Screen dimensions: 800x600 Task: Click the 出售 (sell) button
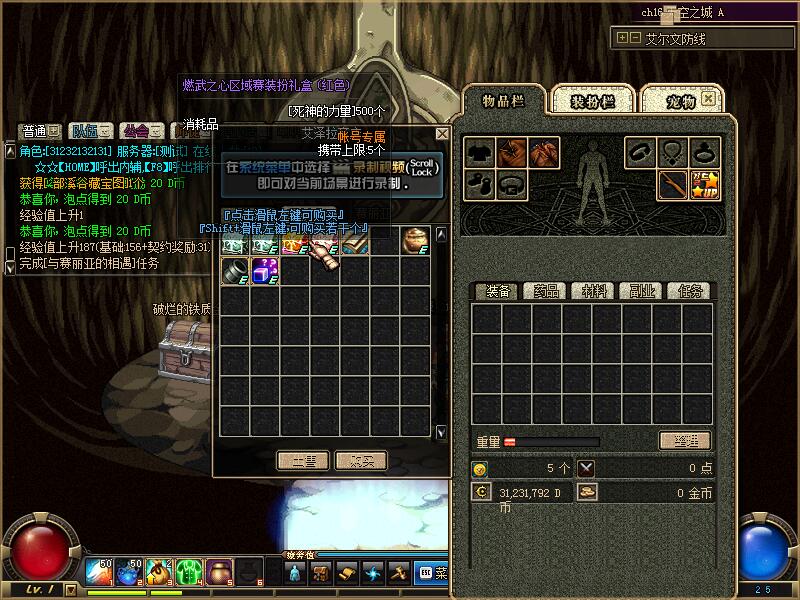point(303,461)
